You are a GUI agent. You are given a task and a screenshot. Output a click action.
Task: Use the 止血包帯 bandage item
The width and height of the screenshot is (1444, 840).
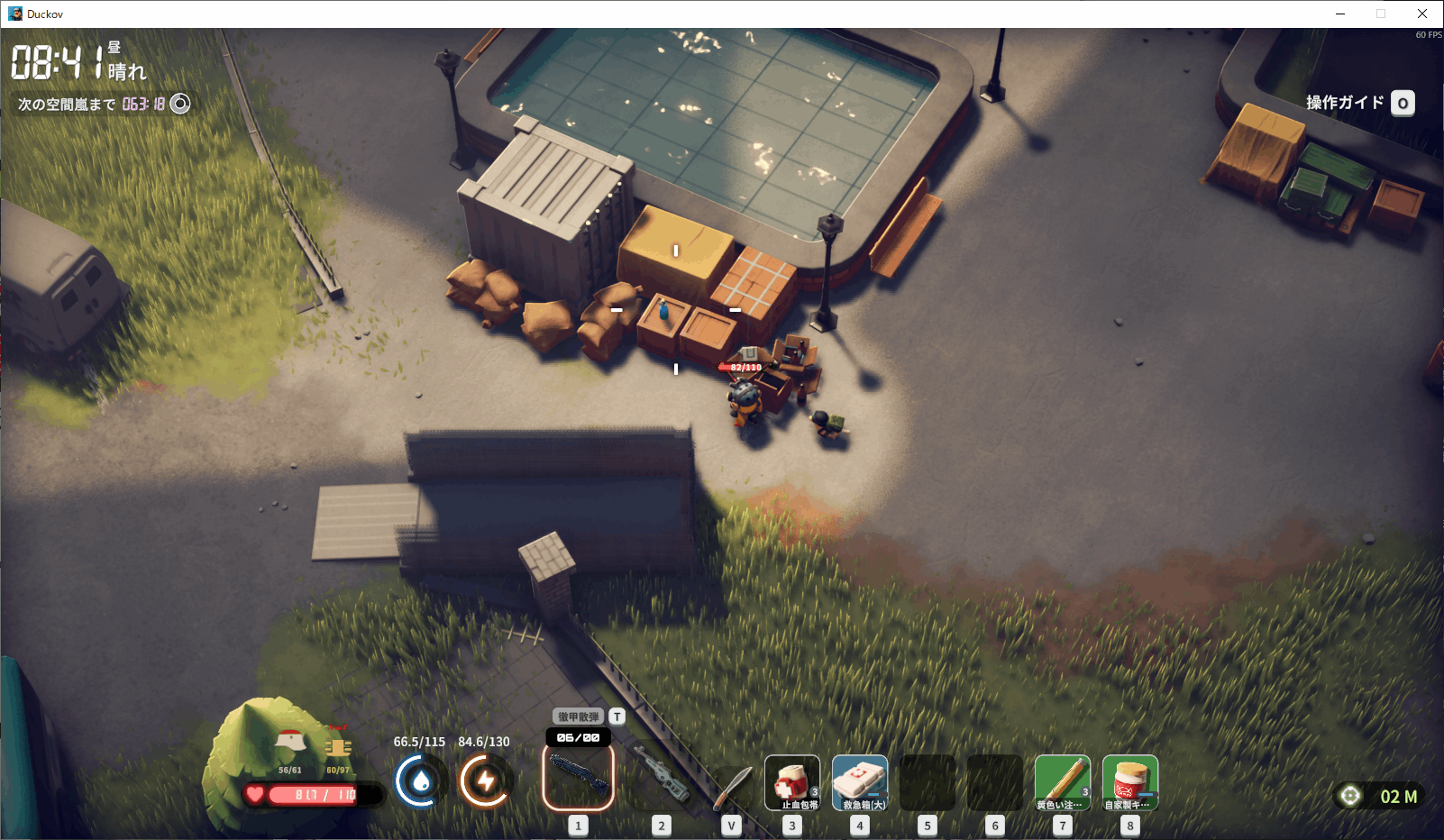click(x=791, y=782)
